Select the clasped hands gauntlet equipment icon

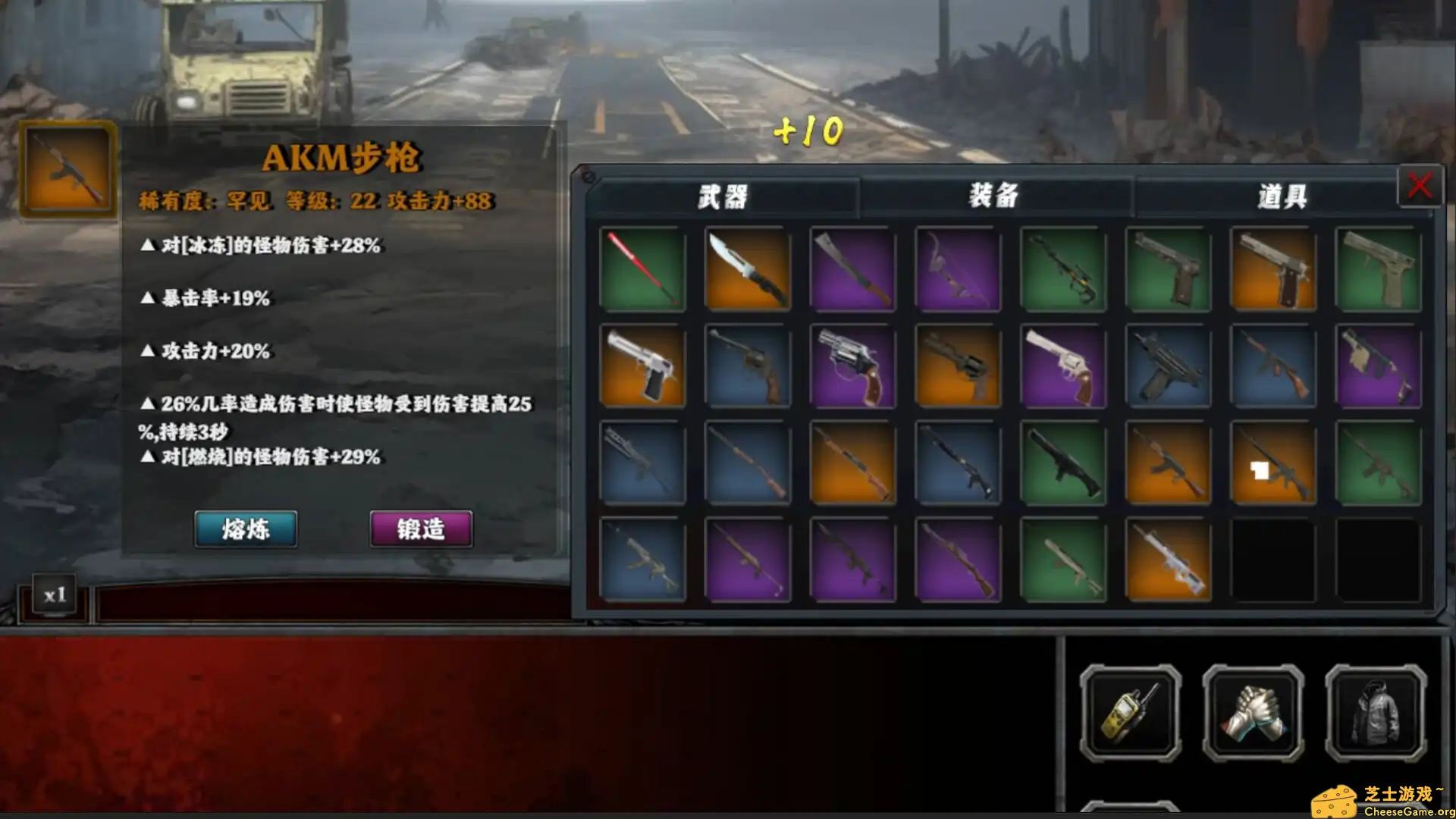[1251, 713]
